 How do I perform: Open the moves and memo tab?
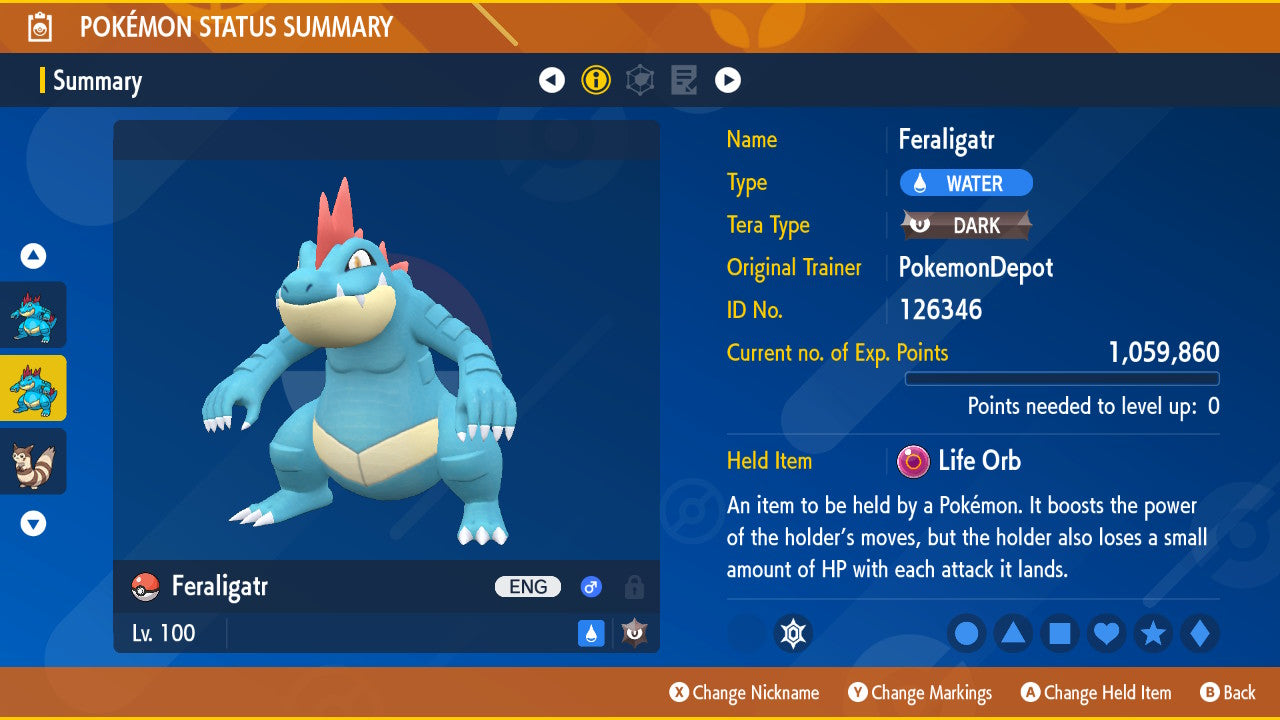[x=684, y=80]
